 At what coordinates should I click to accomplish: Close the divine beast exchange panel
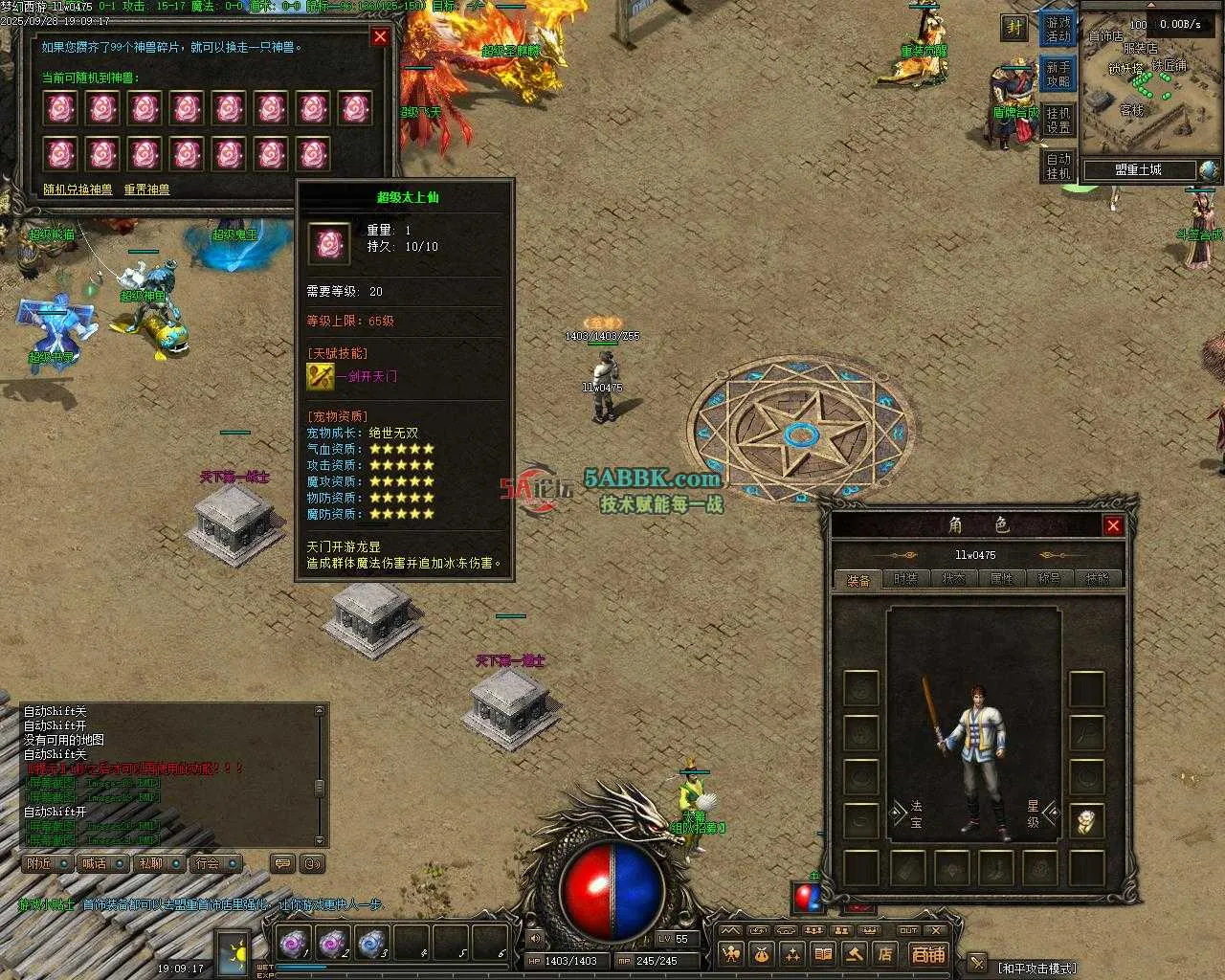pos(380,36)
